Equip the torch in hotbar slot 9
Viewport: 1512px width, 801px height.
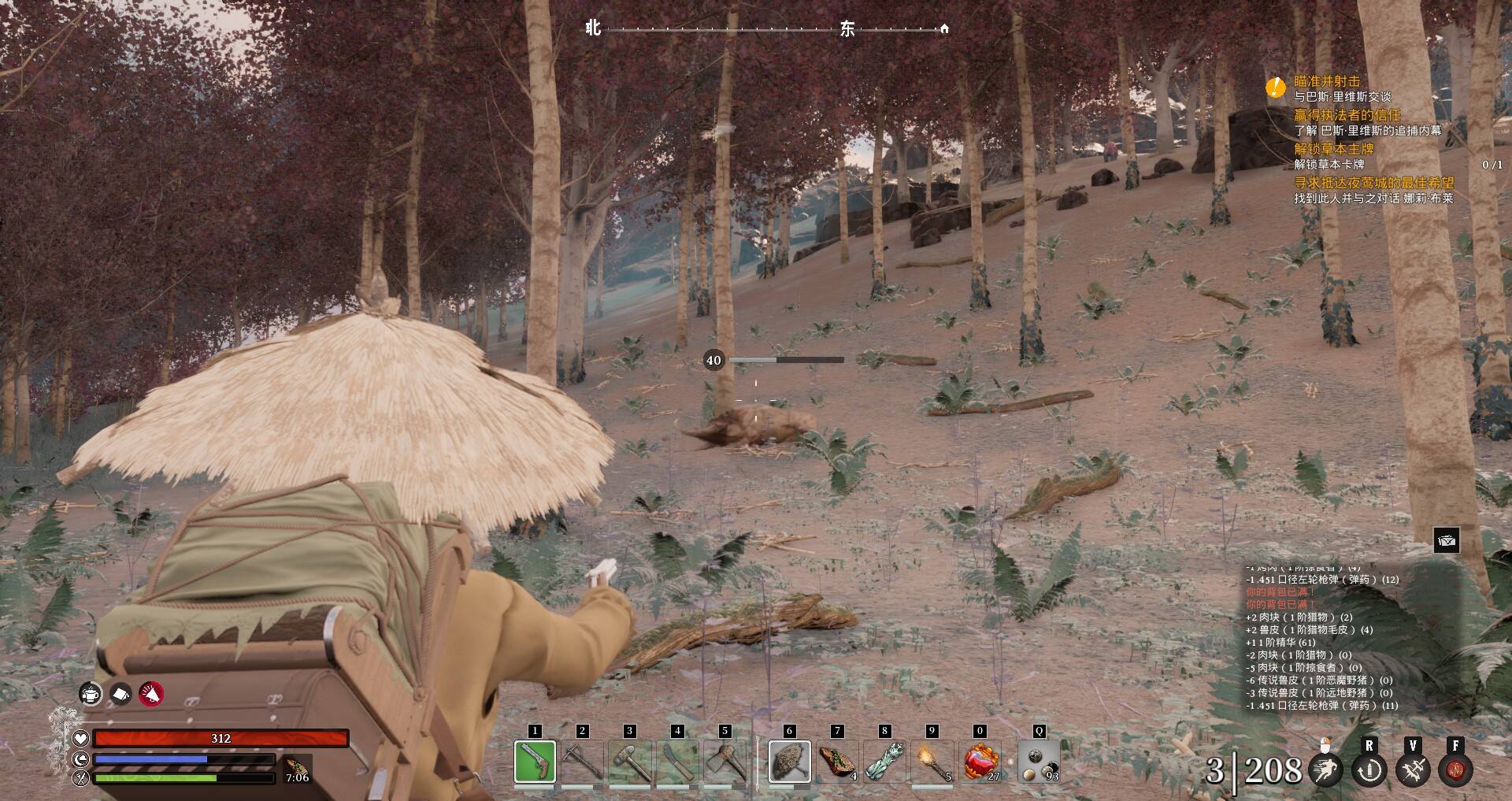click(932, 762)
